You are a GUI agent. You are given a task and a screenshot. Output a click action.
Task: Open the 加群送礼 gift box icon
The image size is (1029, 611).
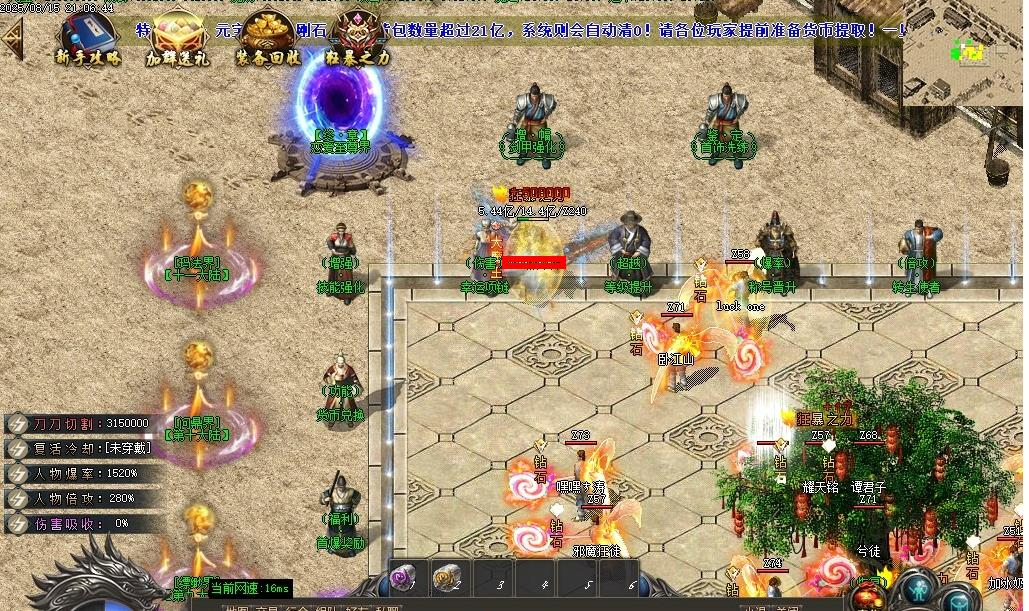point(175,38)
